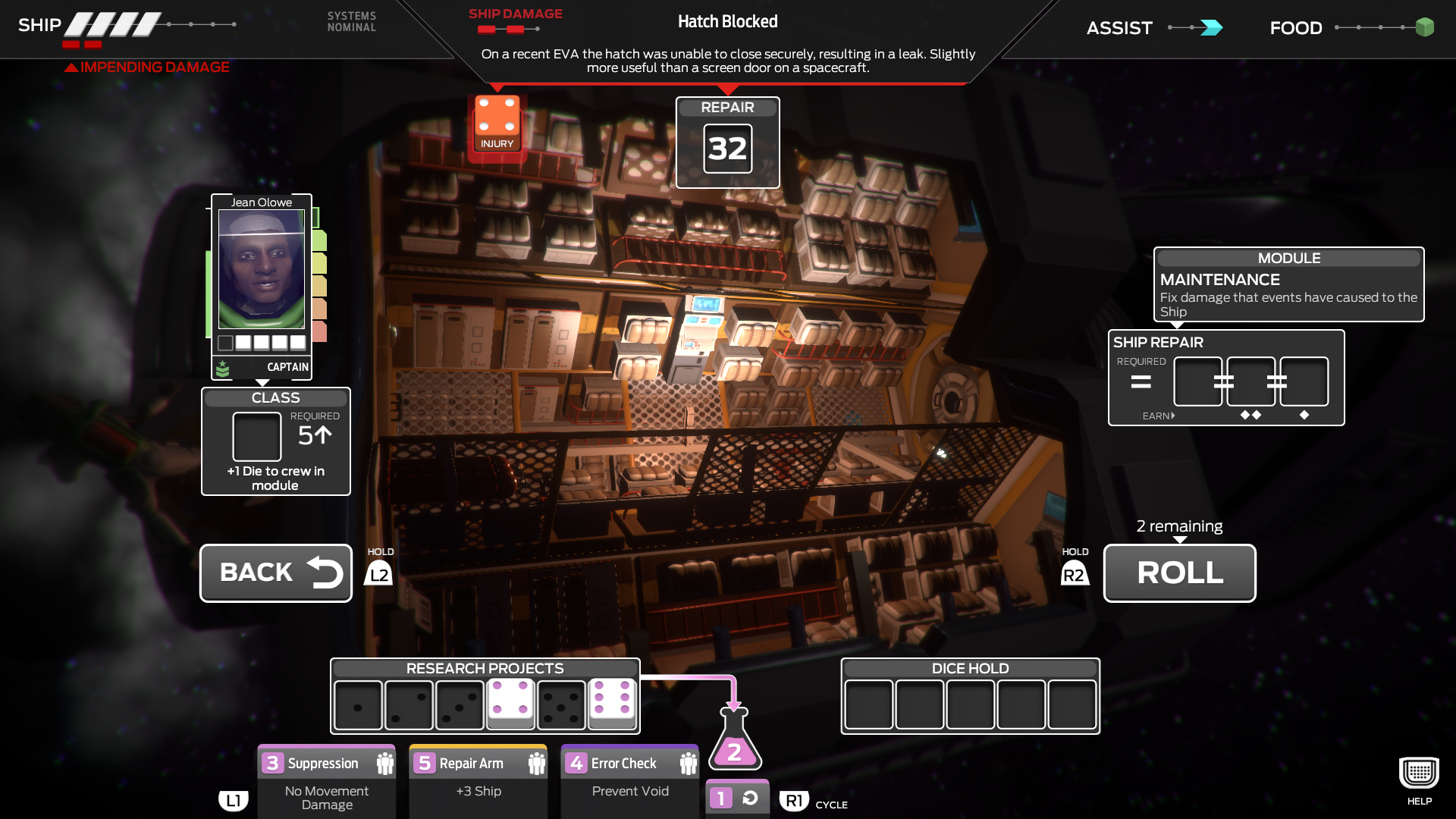Click the first empty Dice Hold slot
This screenshot has width=1456, height=819.
coord(869,705)
